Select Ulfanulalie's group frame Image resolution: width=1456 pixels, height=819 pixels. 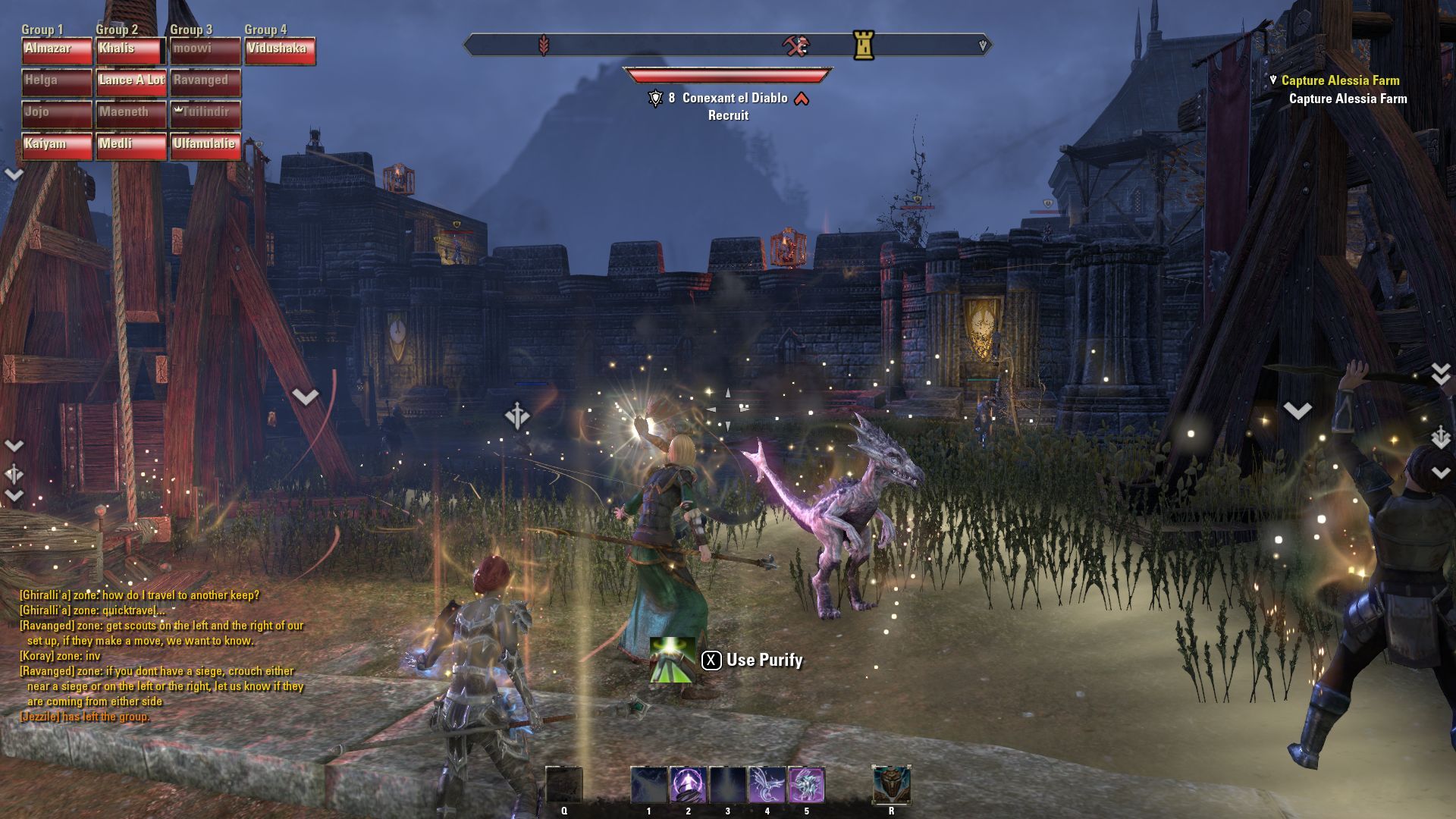206,146
